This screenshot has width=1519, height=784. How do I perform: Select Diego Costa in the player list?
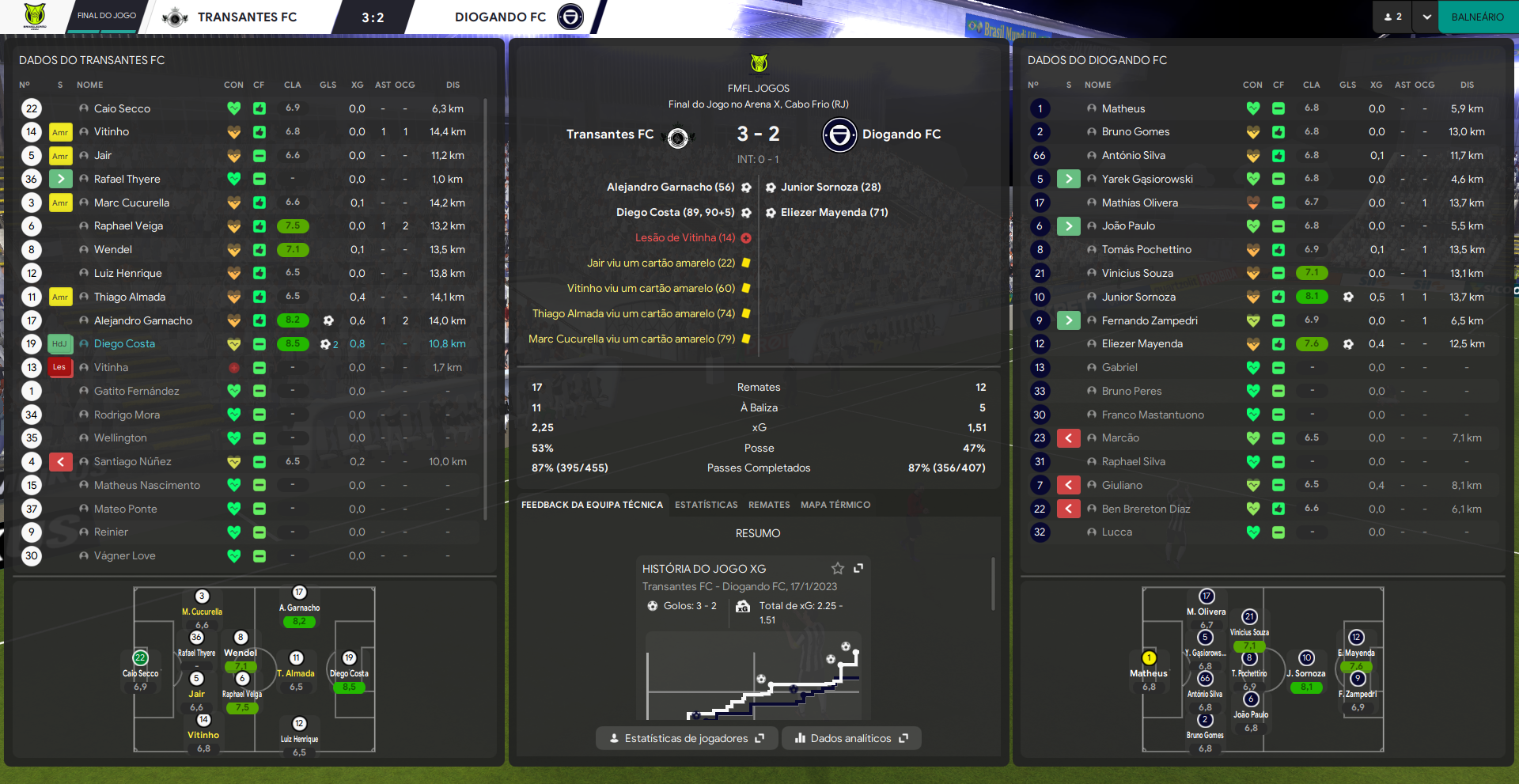coord(124,344)
